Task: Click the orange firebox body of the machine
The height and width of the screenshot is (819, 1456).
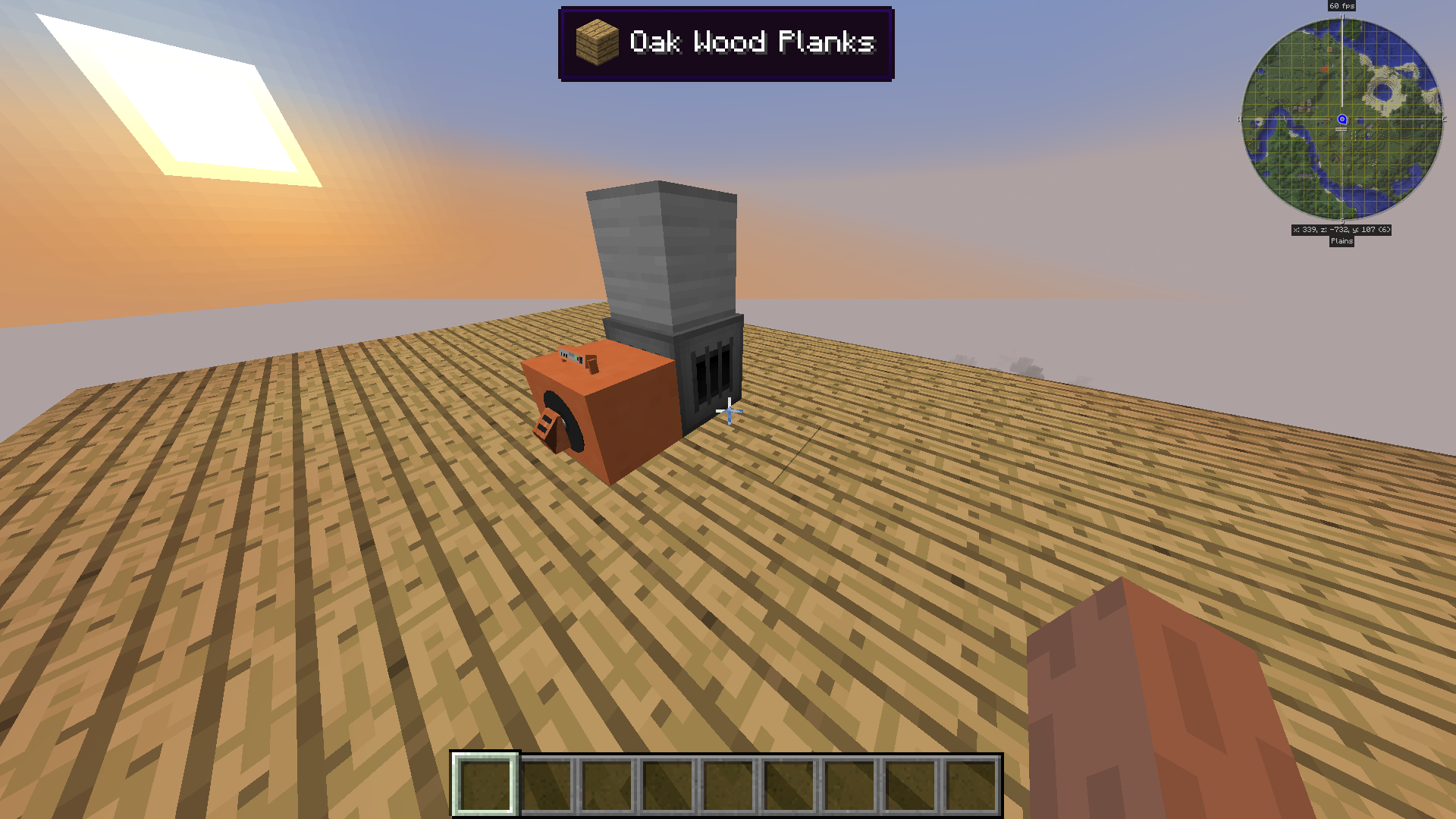Action: [x=607, y=417]
